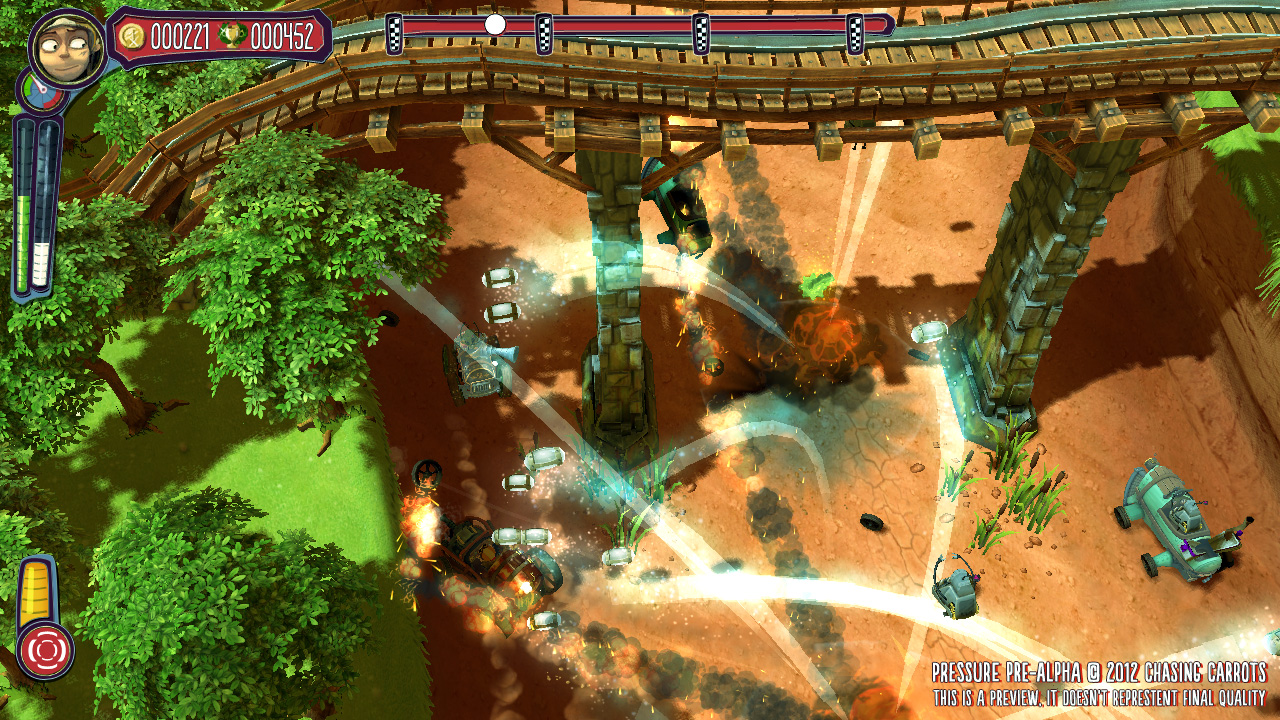Select the white position marker on progress track
The height and width of the screenshot is (720, 1280).
[x=495, y=24]
